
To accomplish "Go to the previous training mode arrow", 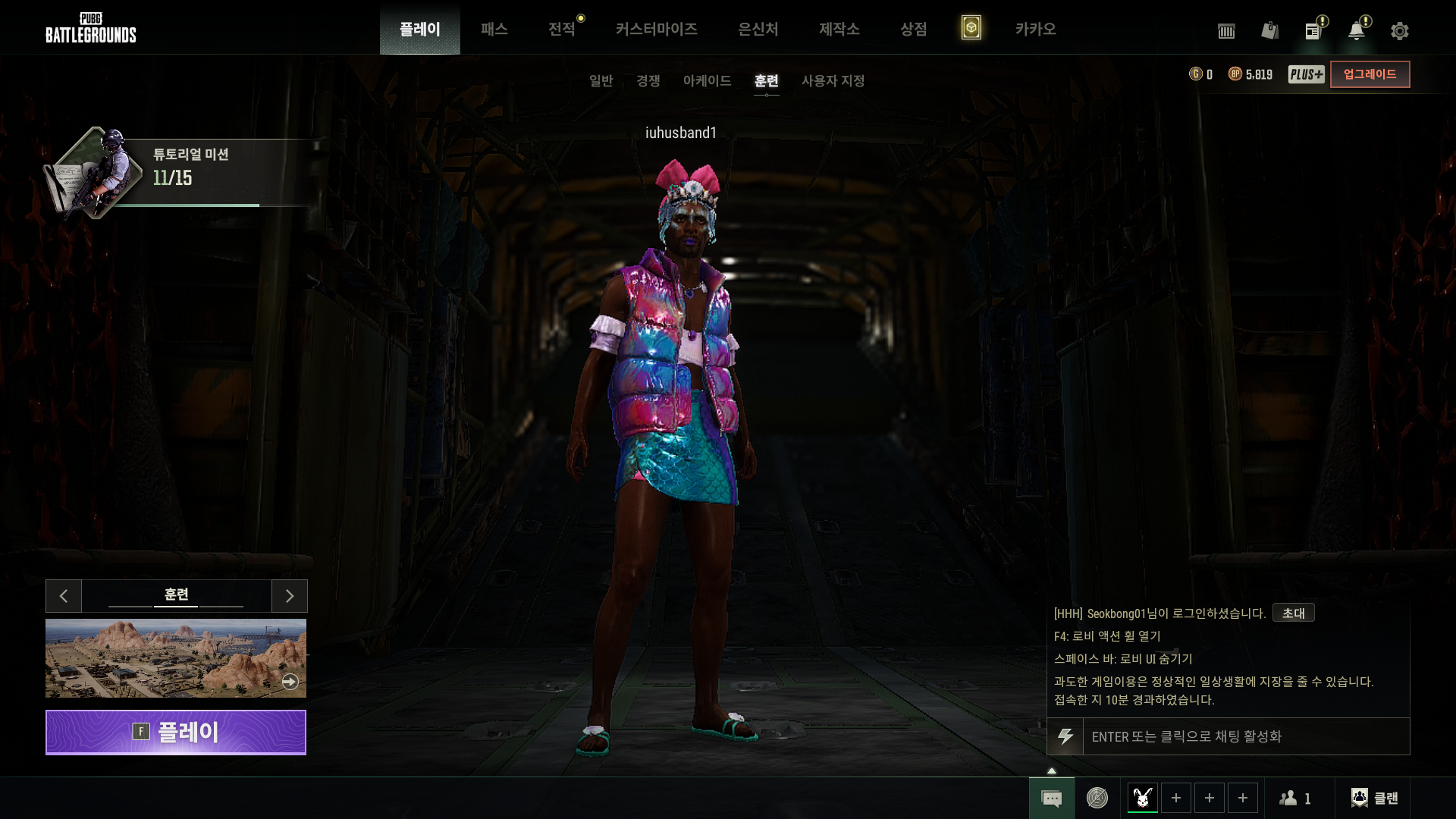I will pyautogui.click(x=64, y=596).
